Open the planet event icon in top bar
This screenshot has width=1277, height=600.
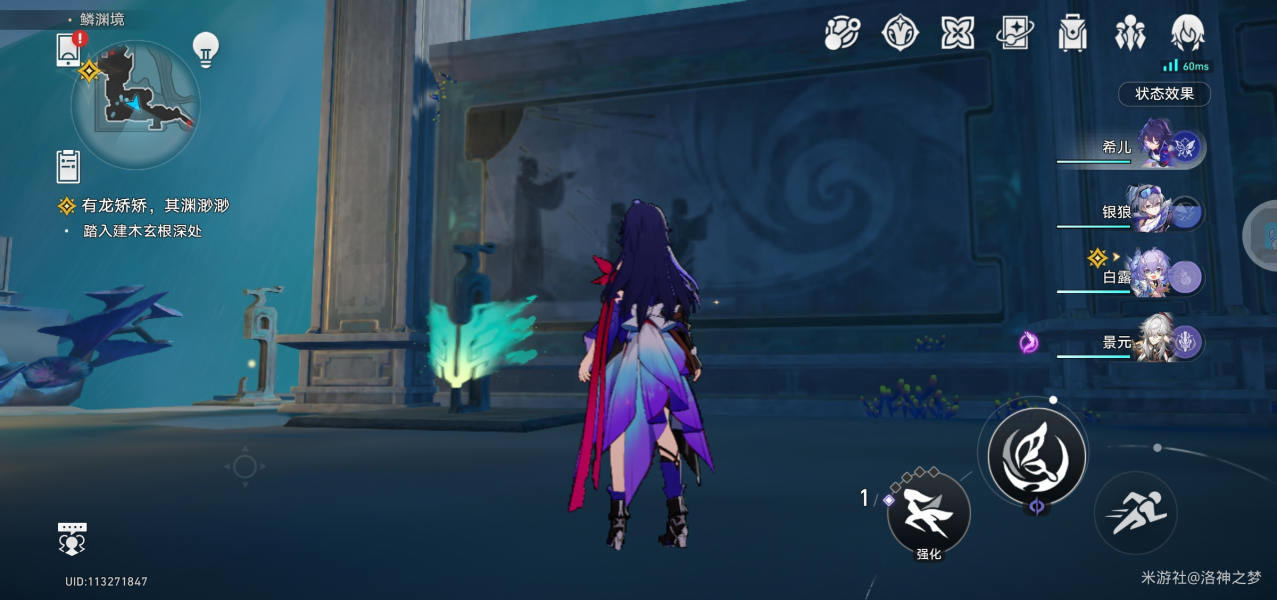click(x=842, y=33)
